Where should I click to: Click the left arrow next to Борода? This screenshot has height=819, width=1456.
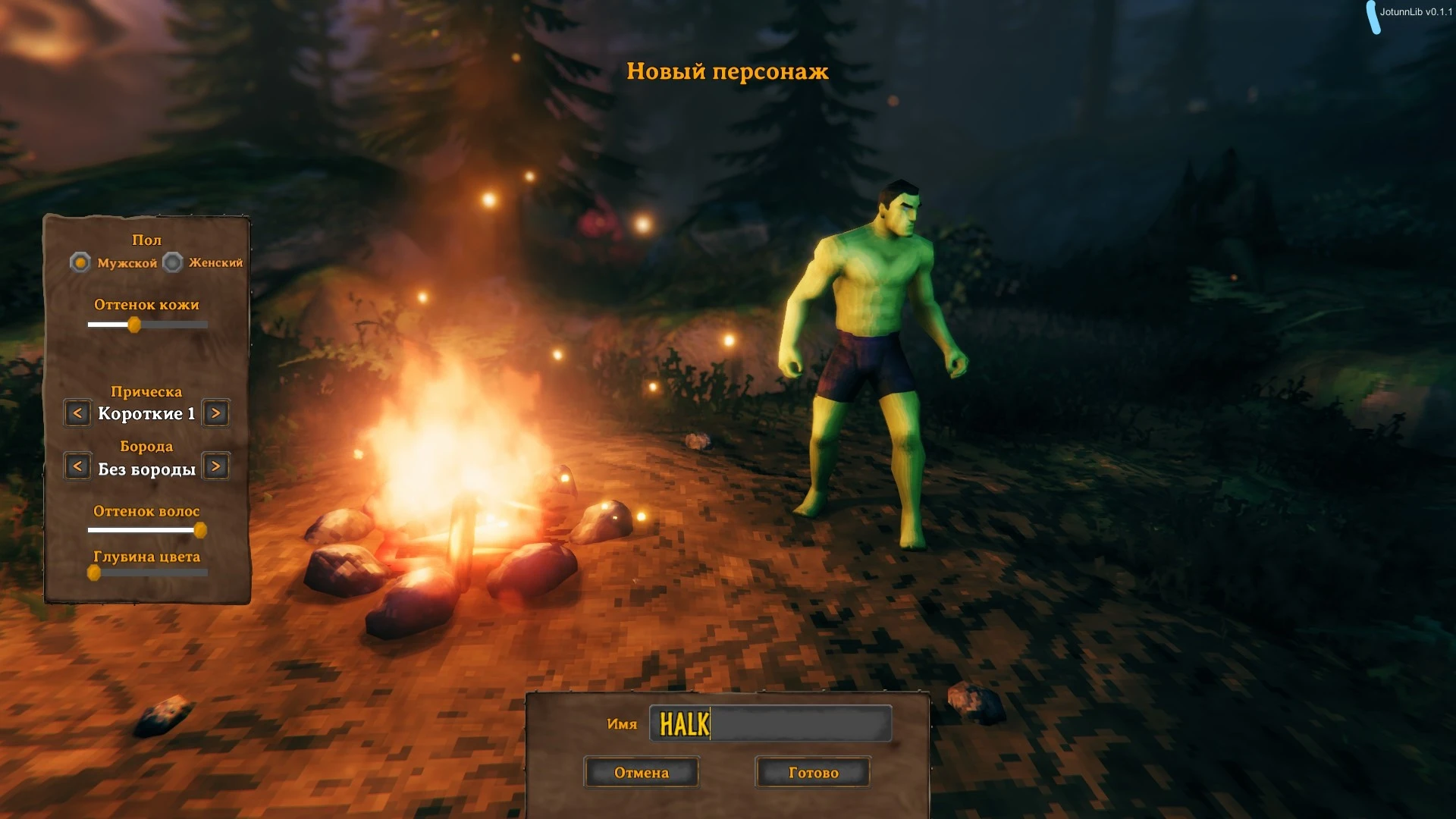click(x=77, y=466)
